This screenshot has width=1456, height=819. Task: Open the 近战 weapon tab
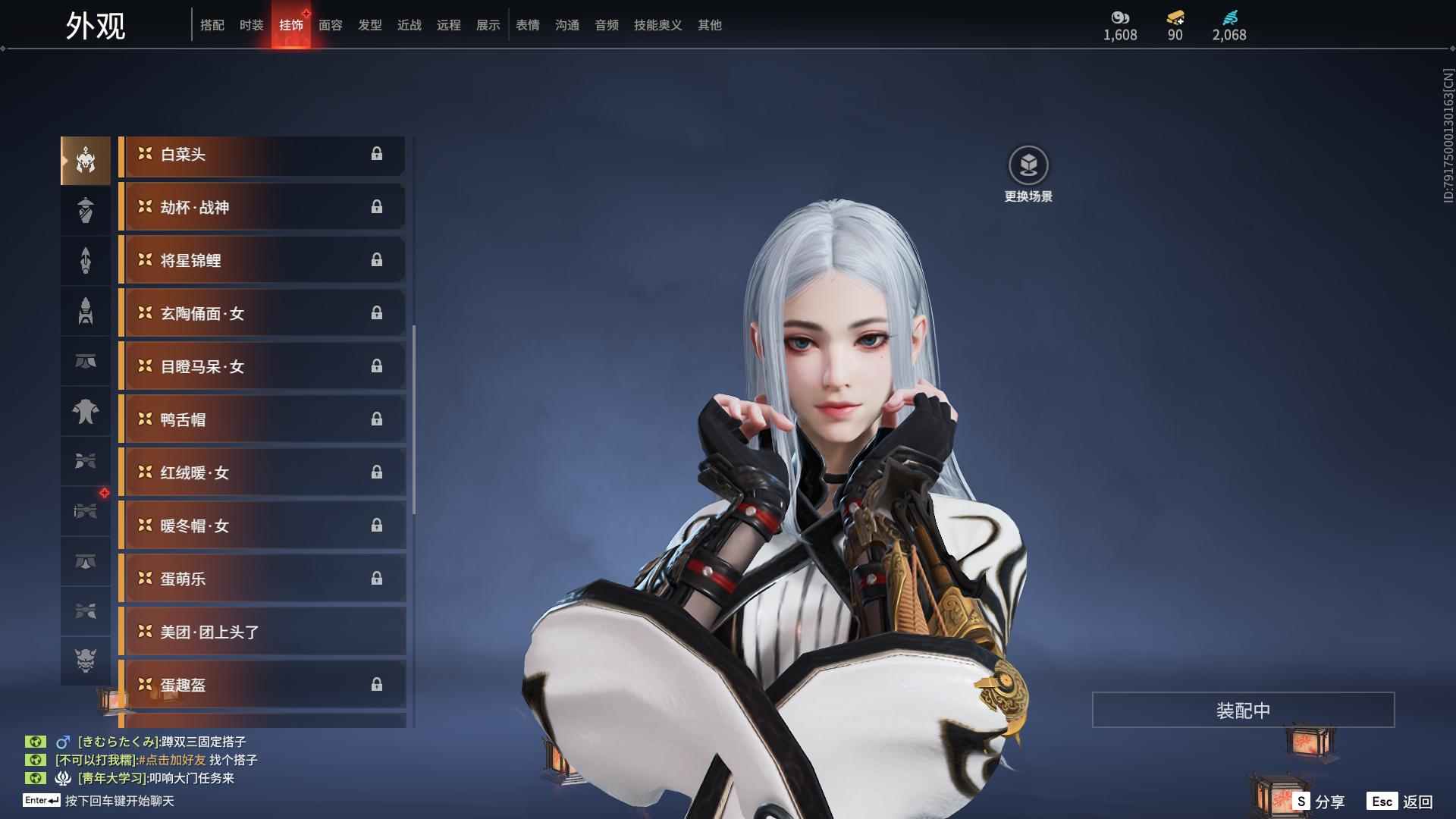tap(409, 25)
